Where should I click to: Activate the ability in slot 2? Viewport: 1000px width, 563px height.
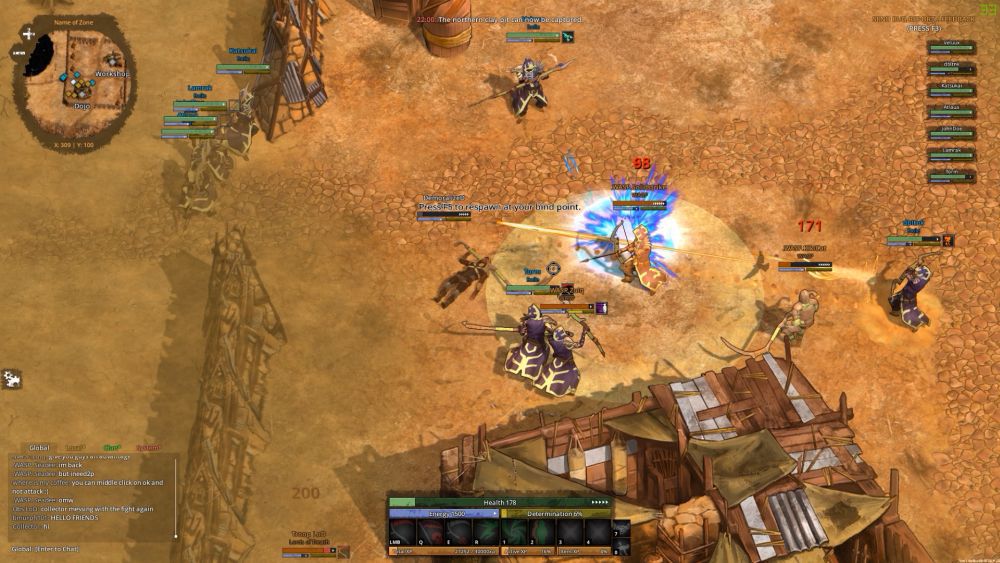pyautogui.click(x=542, y=532)
